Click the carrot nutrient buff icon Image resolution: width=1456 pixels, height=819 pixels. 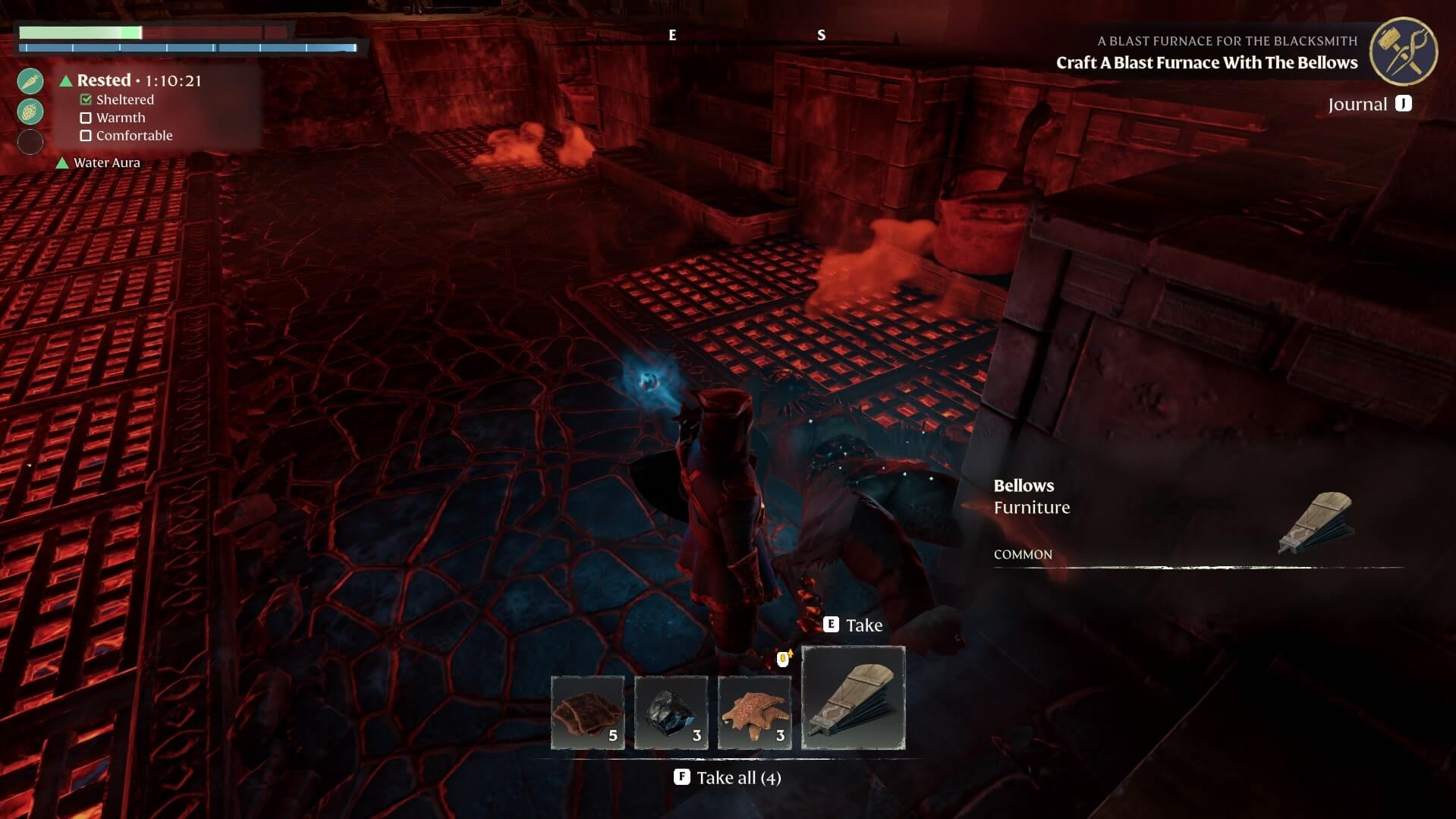(30, 80)
